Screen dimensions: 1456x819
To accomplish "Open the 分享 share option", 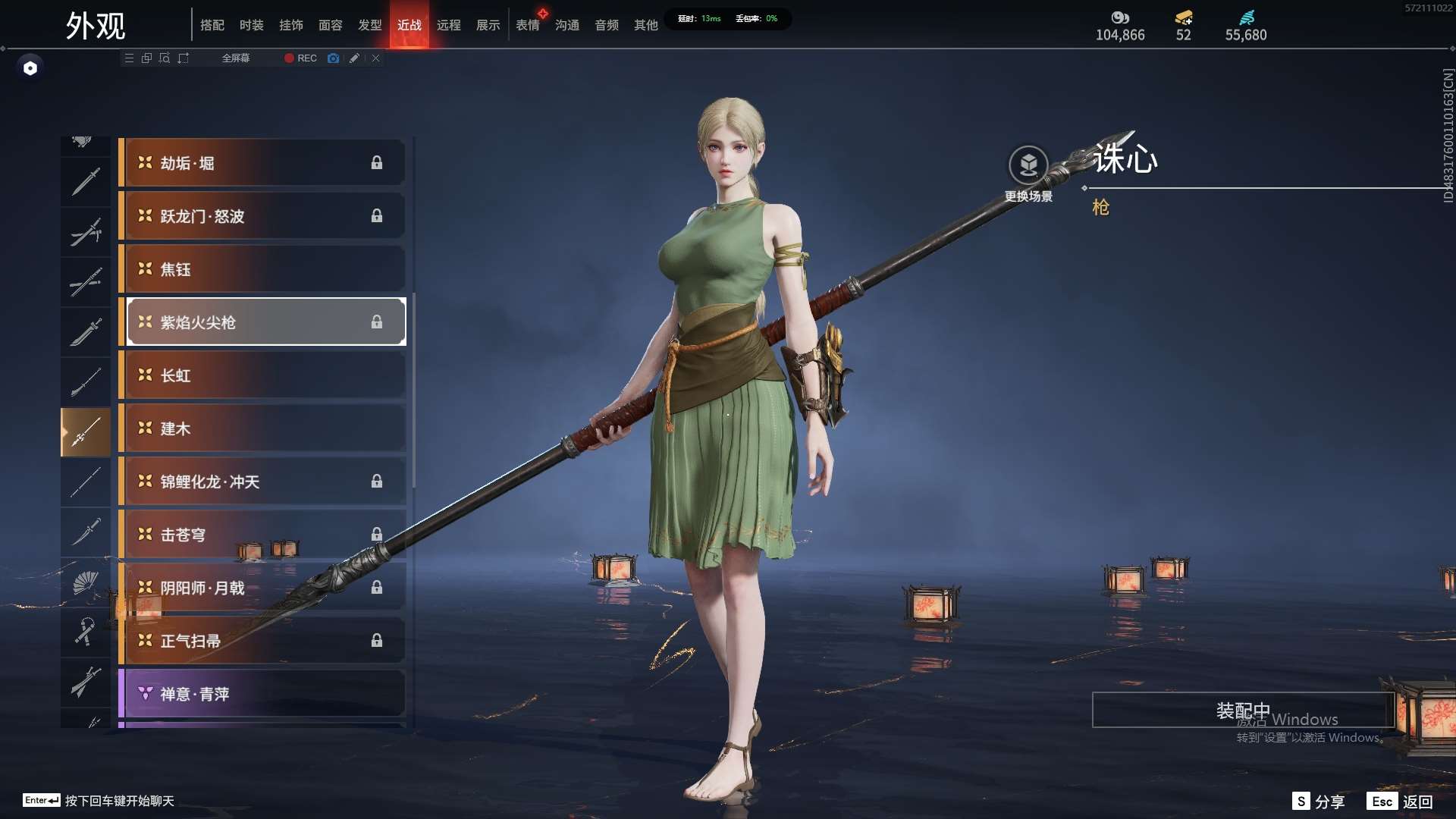I will tap(1319, 802).
